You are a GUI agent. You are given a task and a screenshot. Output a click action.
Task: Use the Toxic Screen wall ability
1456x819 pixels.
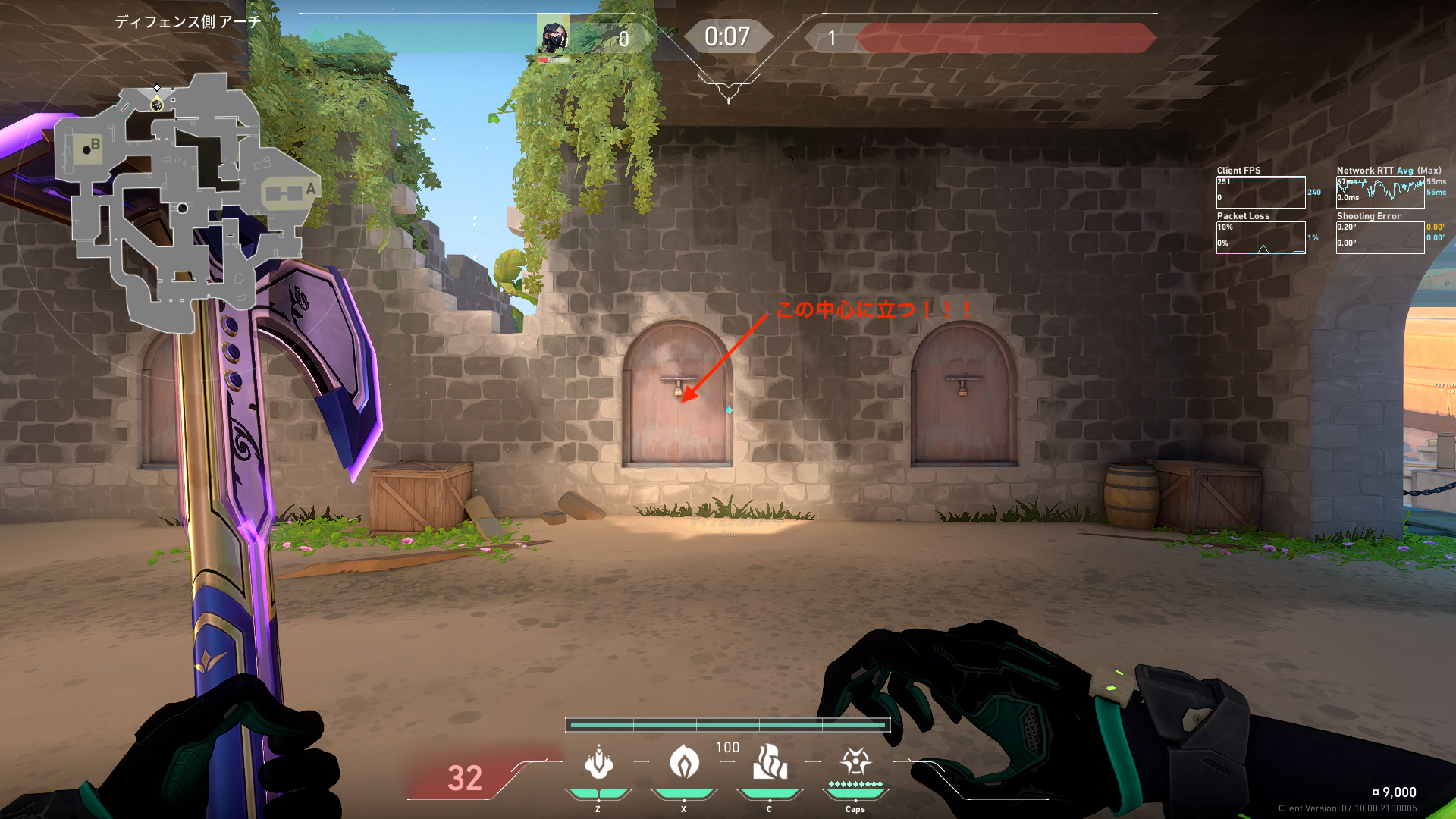click(770, 761)
